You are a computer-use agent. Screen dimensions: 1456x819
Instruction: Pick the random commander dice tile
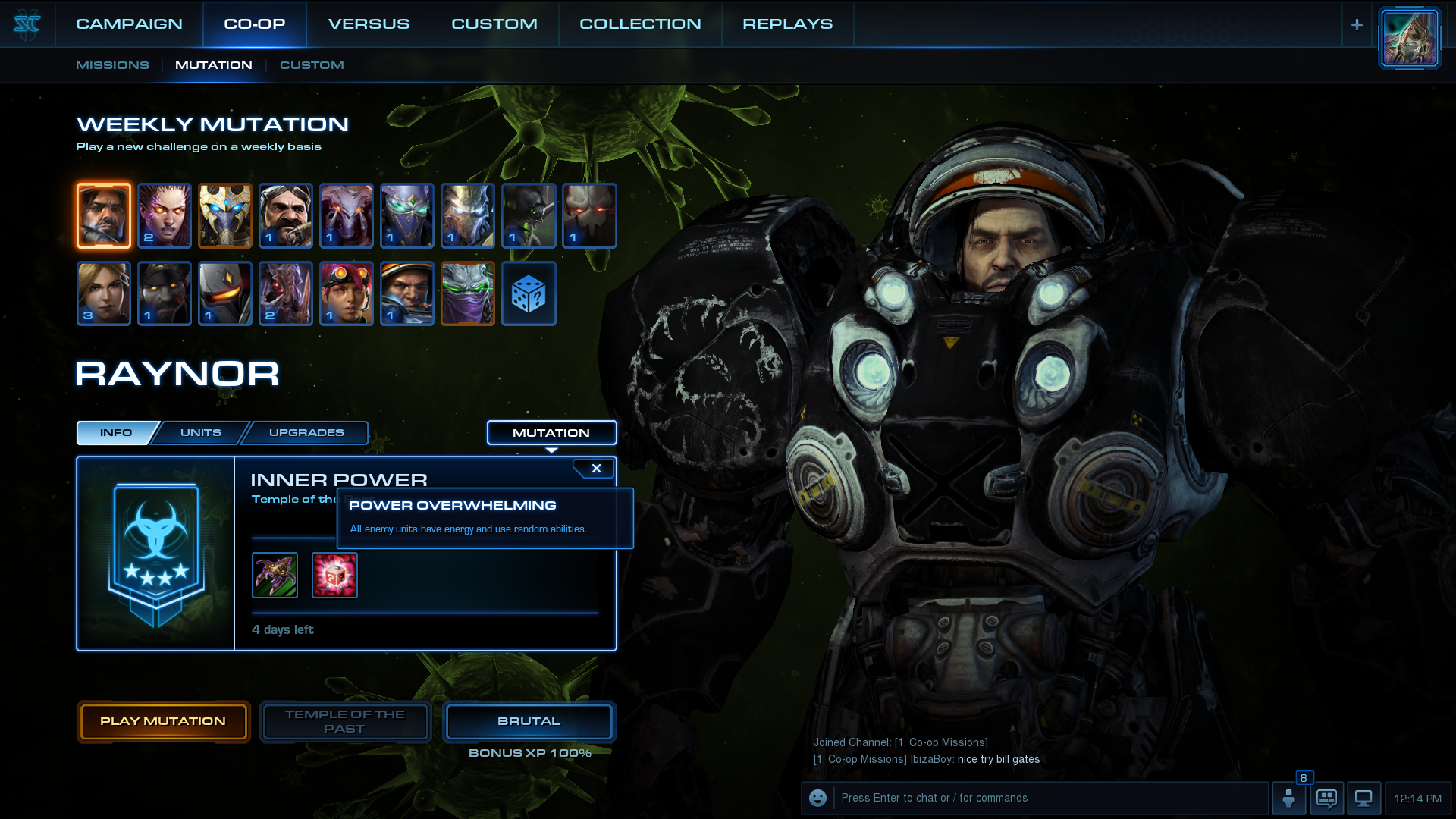click(x=529, y=293)
